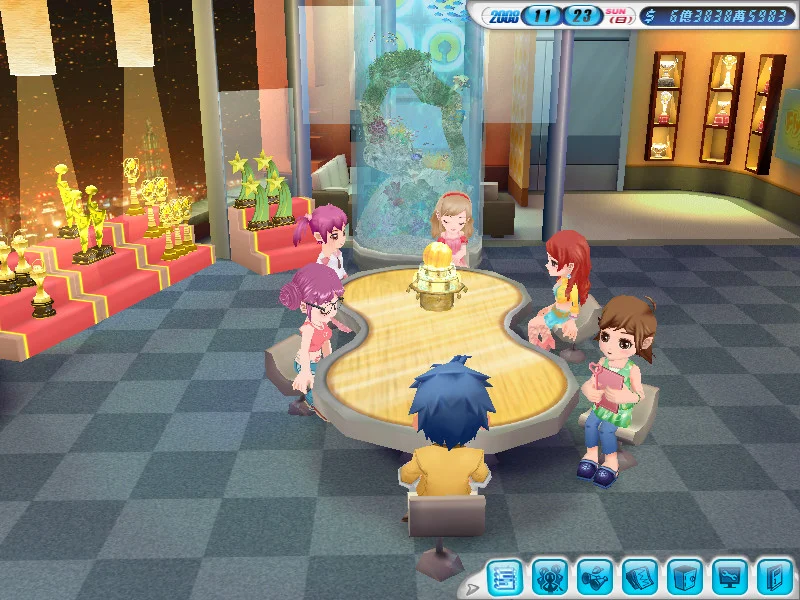Select the megaphone promotion icon
800x600 pixels.
595,577
